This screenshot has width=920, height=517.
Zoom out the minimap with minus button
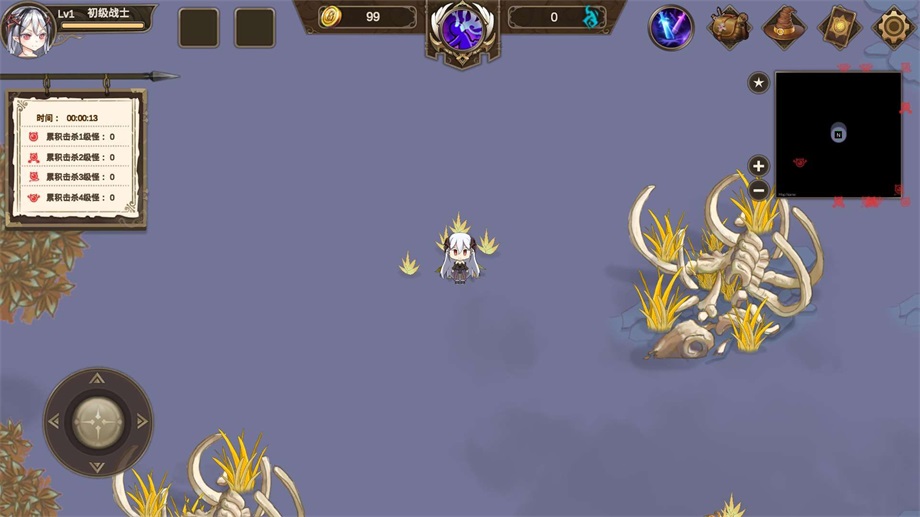[759, 189]
